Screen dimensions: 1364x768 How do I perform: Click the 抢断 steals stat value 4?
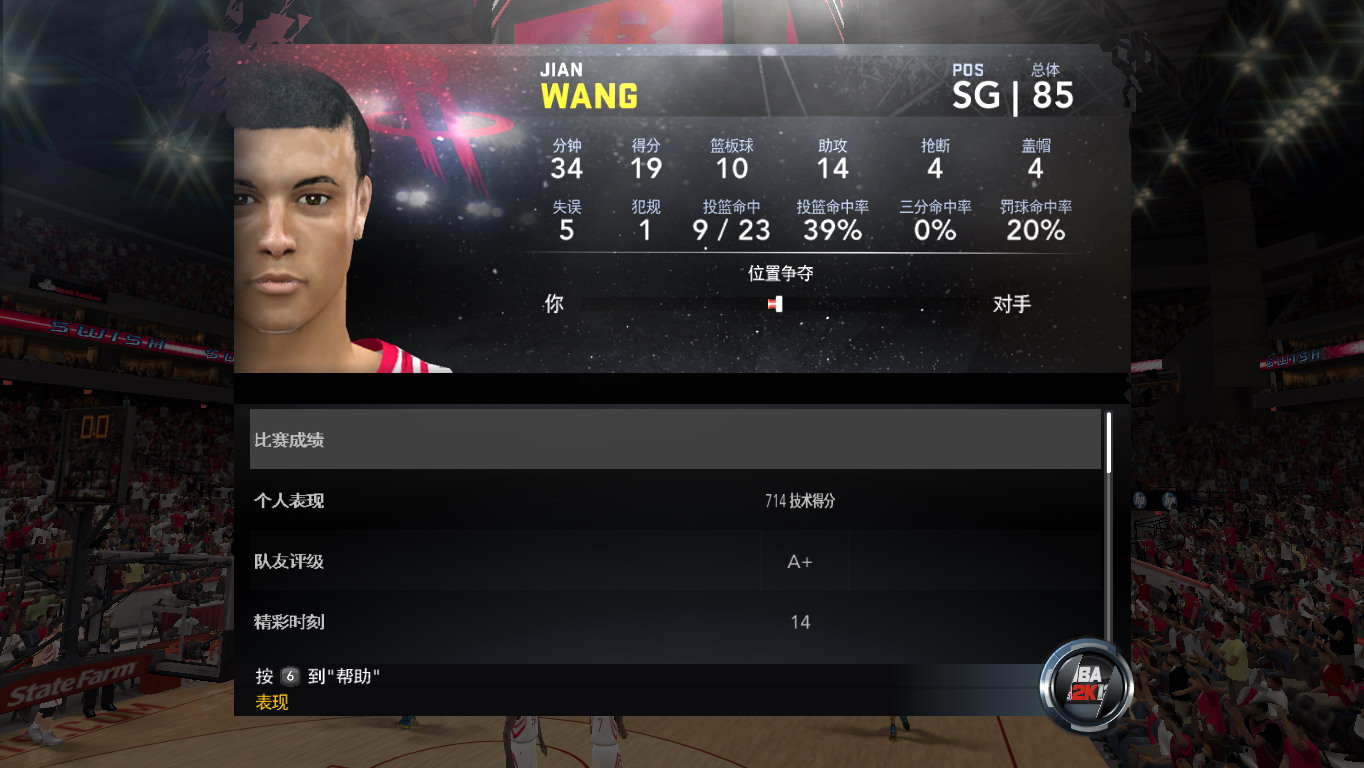tap(934, 168)
